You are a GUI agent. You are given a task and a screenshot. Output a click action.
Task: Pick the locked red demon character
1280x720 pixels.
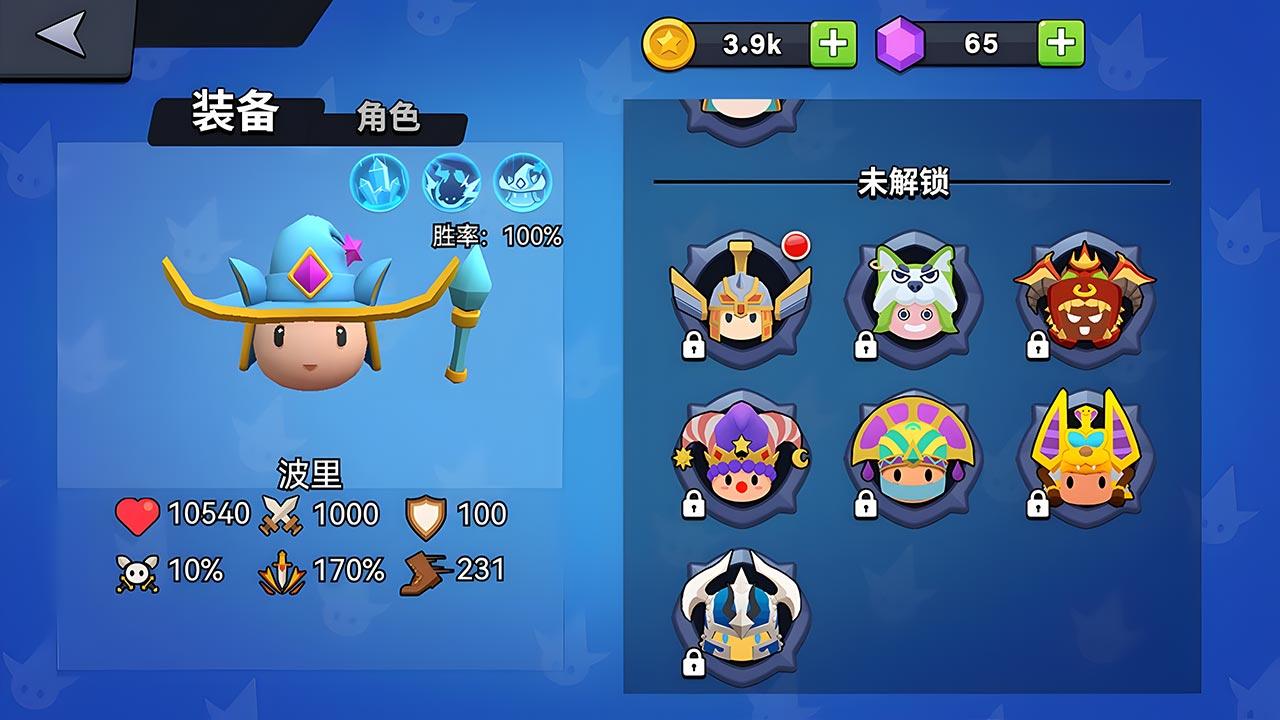click(x=1085, y=296)
